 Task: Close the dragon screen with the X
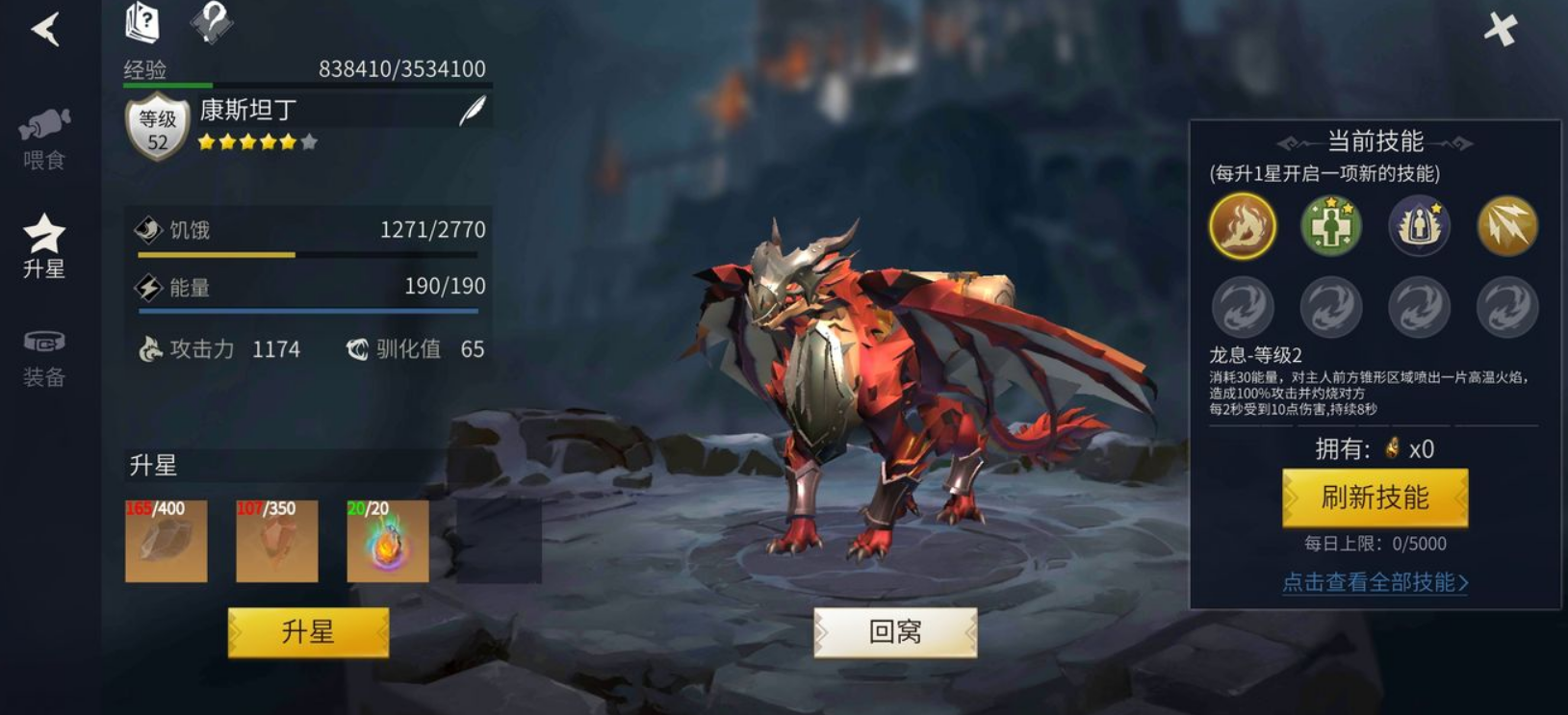click(x=1500, y=30)
